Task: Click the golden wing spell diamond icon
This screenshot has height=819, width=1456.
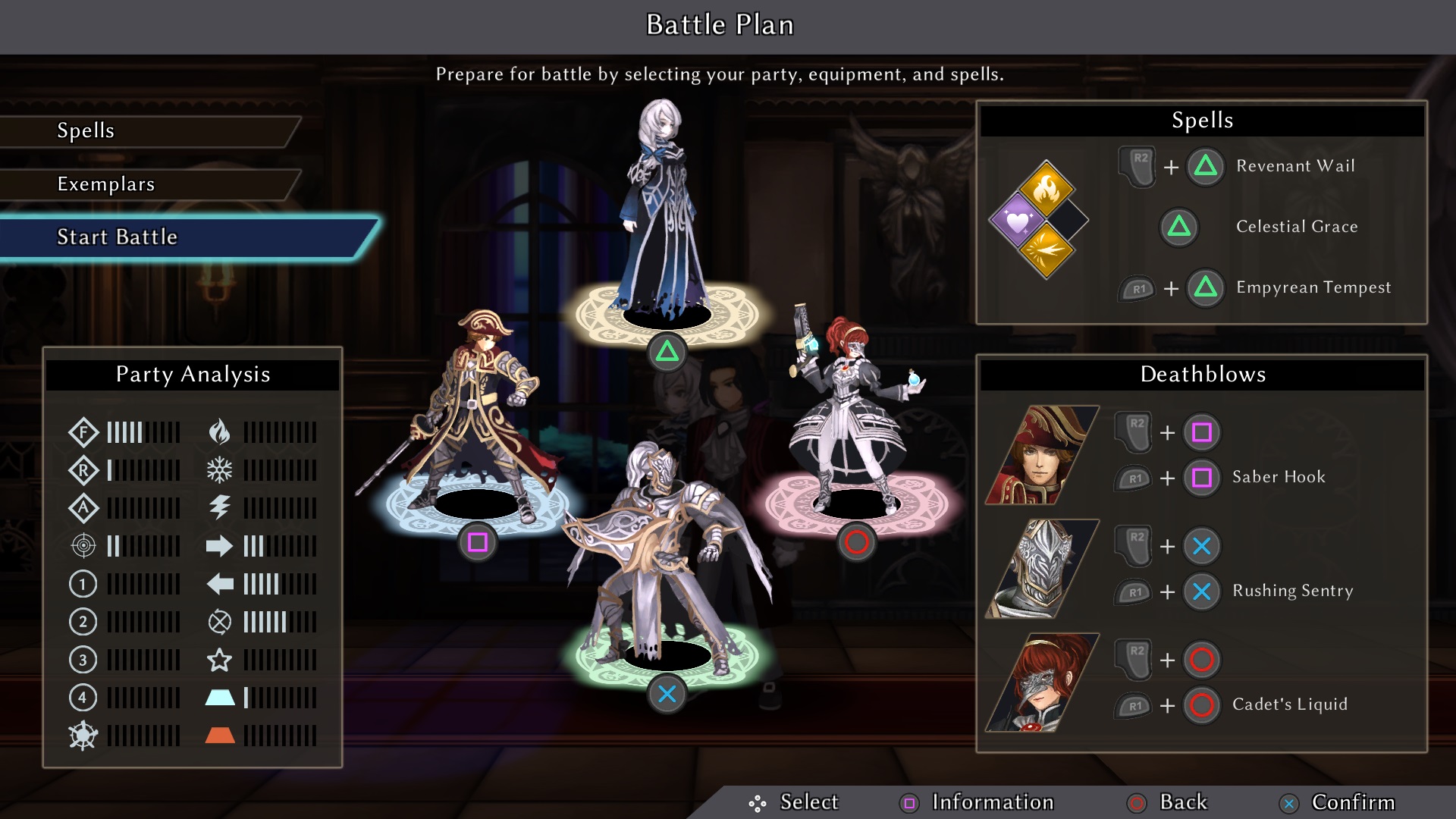Action: [1046, 251]
